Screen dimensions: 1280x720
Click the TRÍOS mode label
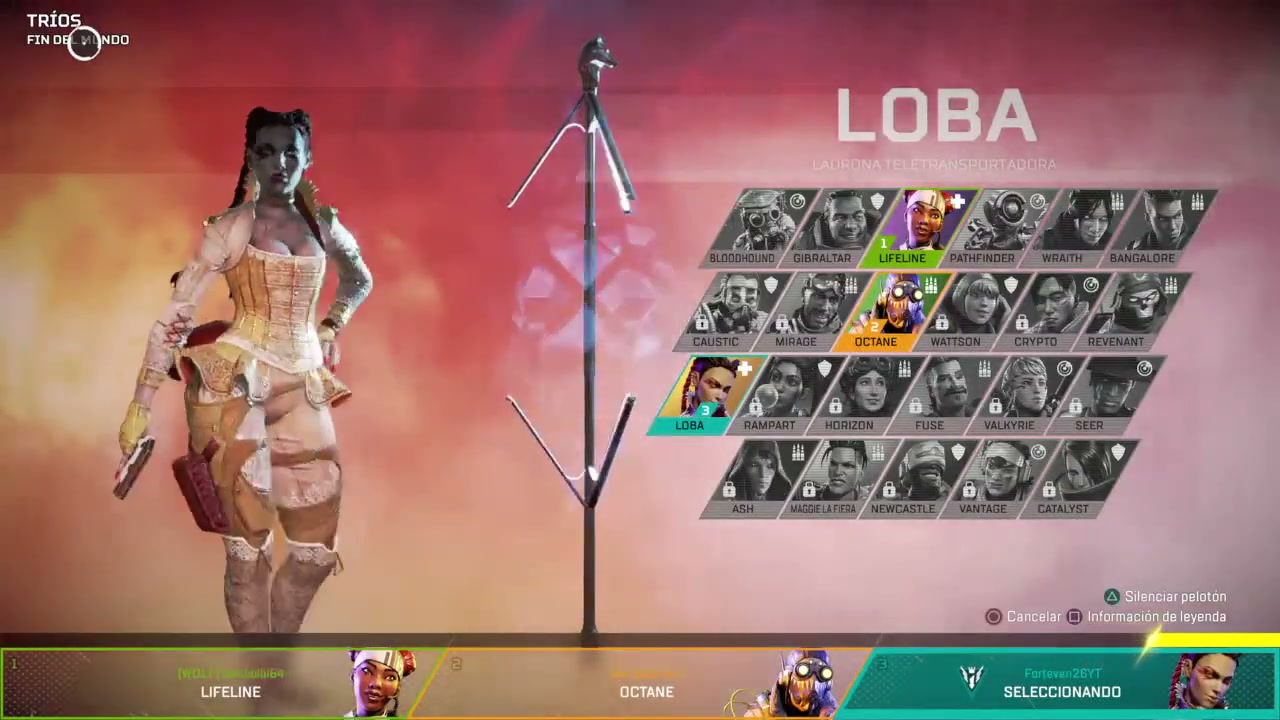click(54, 20)
